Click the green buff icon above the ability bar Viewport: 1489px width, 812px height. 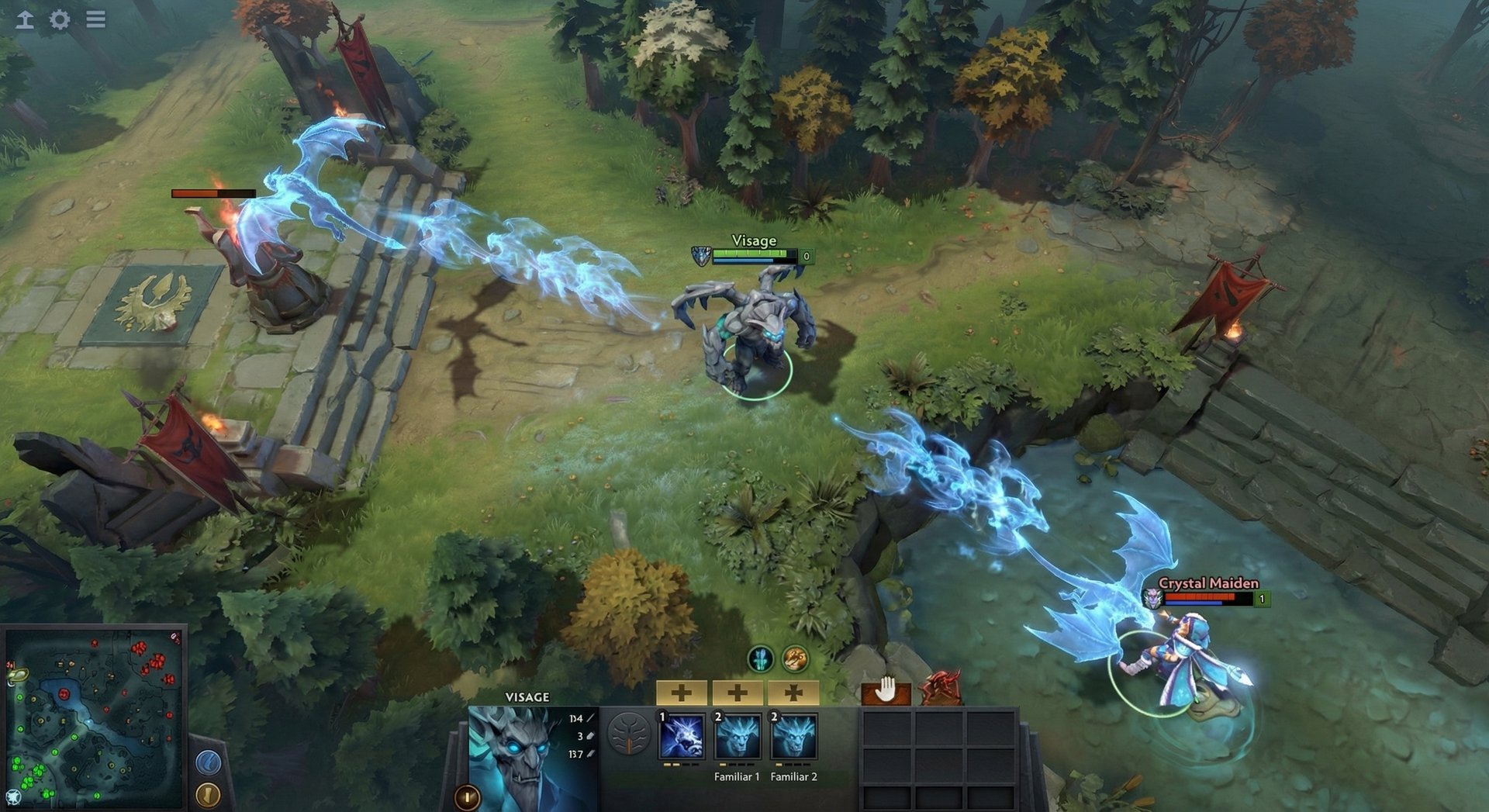[761, 659]
